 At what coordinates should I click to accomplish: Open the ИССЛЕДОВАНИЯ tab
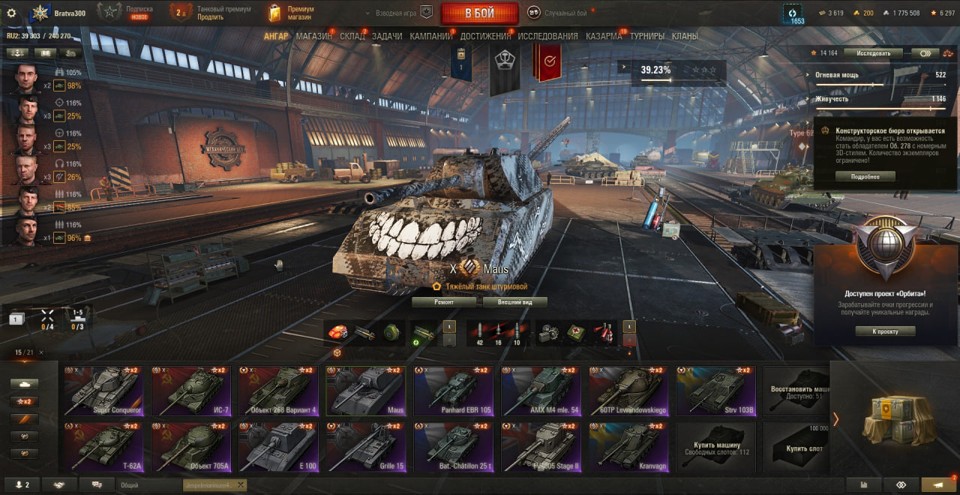click(547, 36)
